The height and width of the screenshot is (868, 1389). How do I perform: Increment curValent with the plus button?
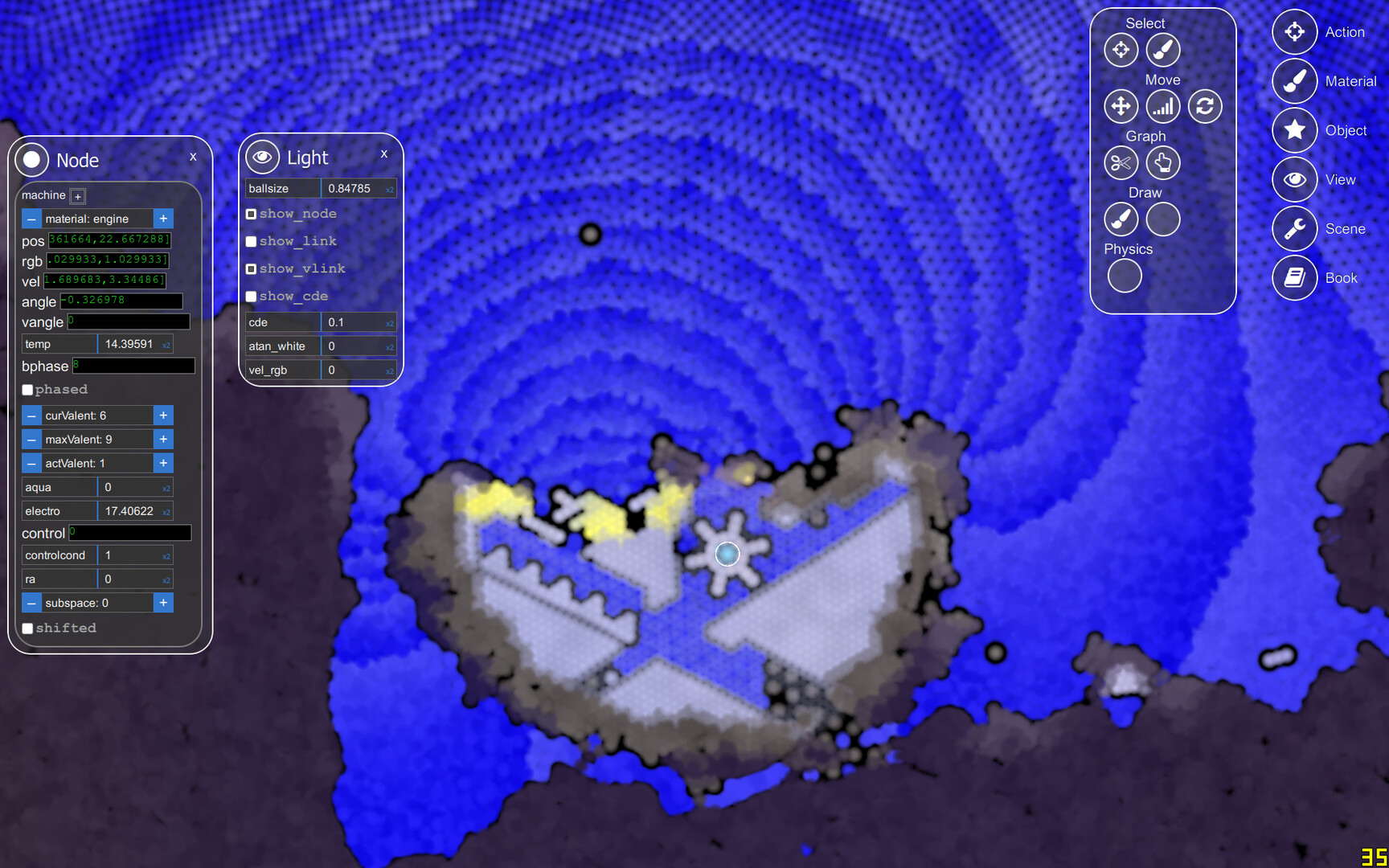click(163, 415)
